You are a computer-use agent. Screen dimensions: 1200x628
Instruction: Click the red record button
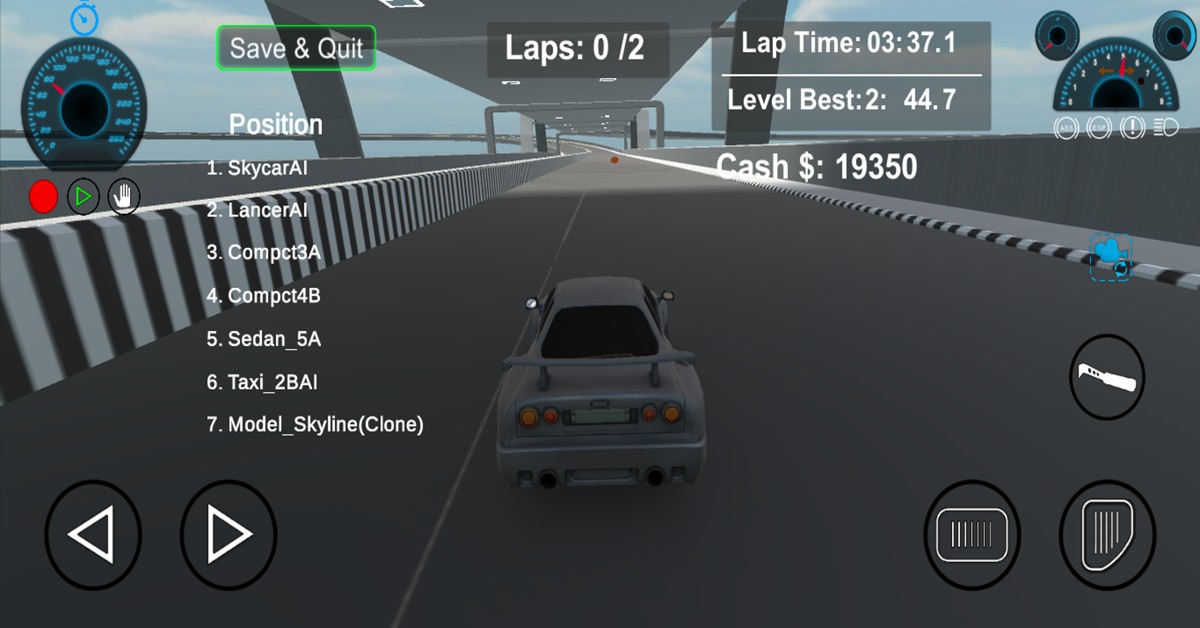coord(43,197)
